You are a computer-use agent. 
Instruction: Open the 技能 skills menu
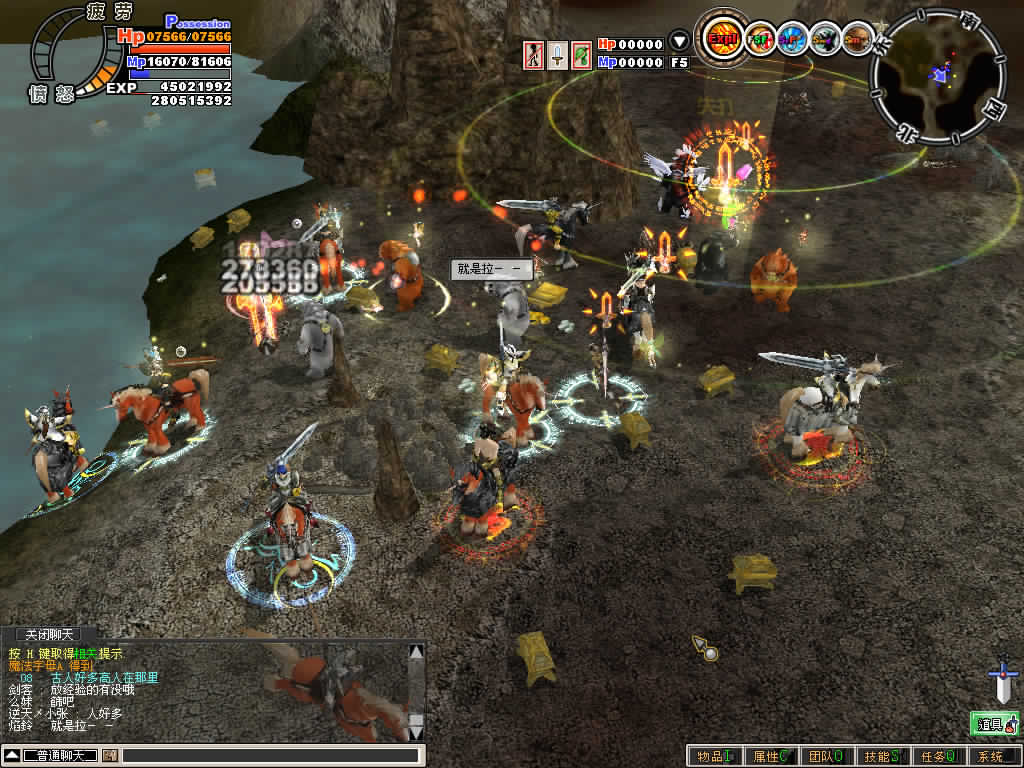tap(882, 757)
